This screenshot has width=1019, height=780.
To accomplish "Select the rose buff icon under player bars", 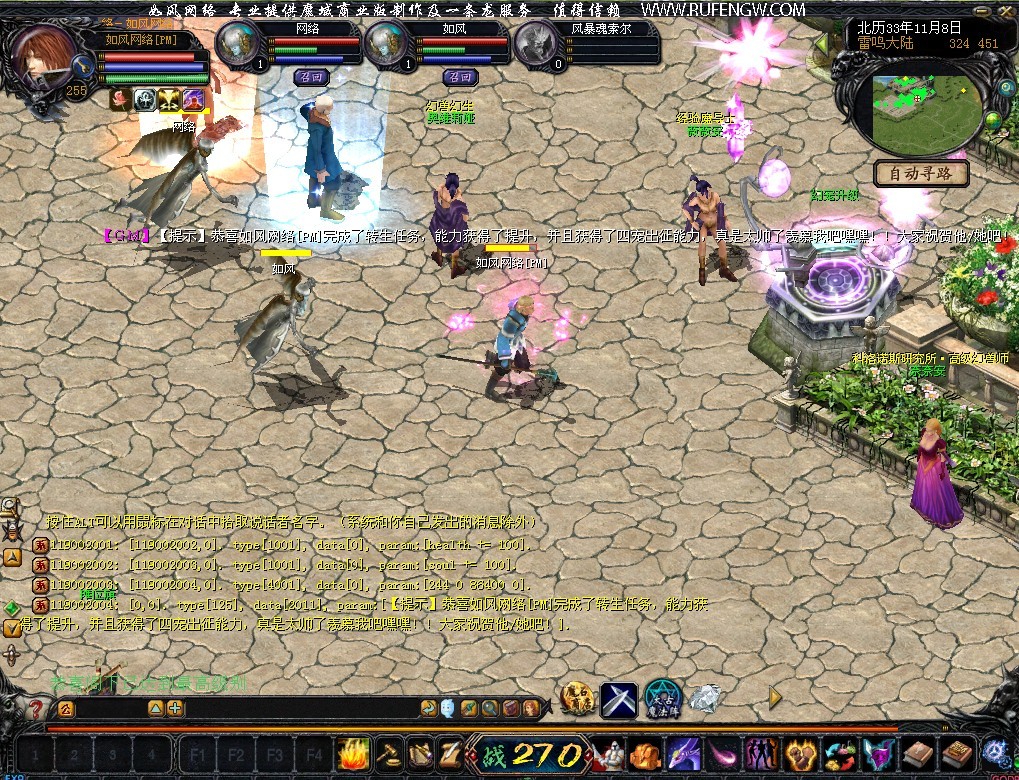I will [122, 99].
